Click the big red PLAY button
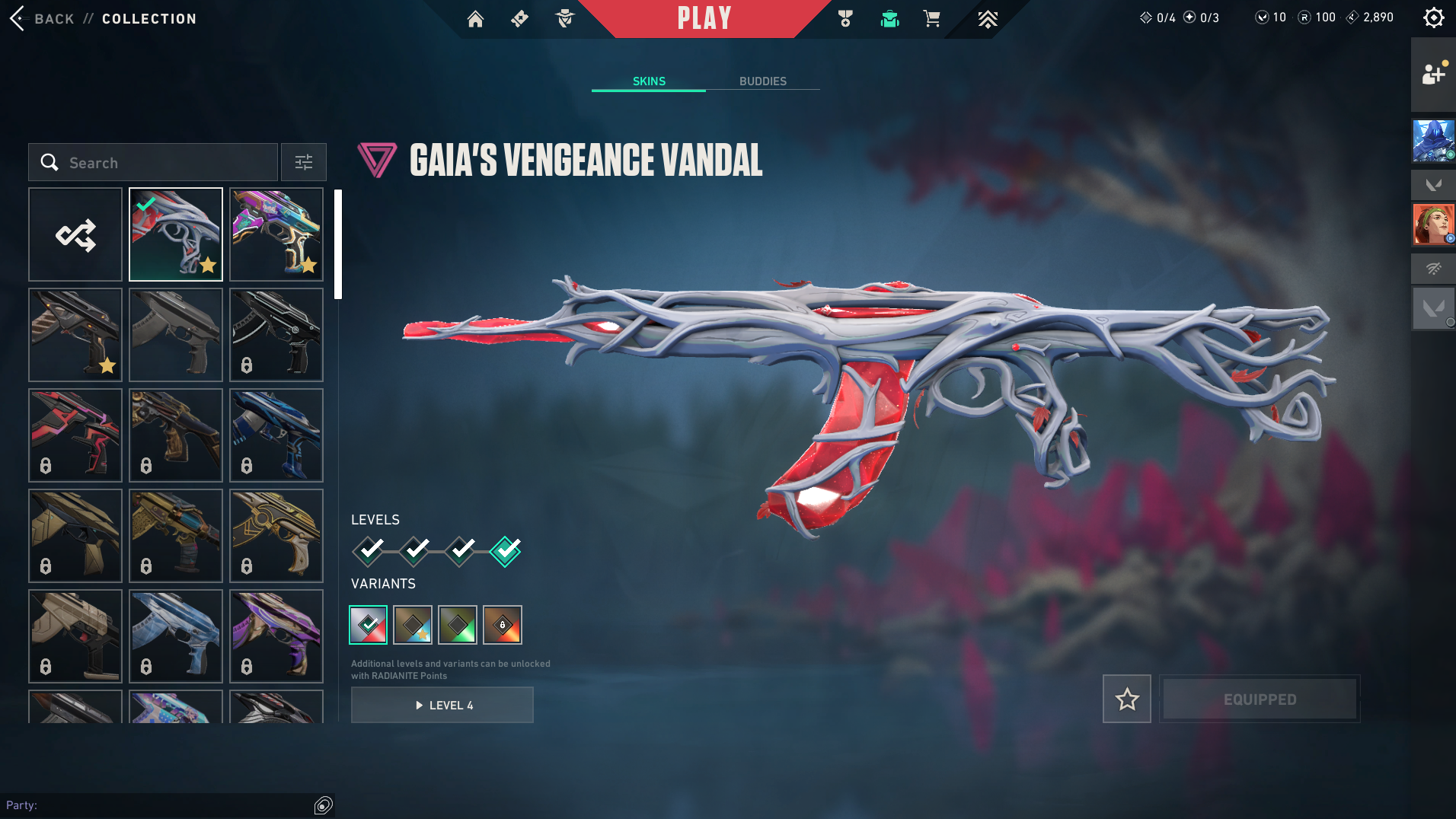The image size is (1456, 819). pyautogui.click(x=704, y=18)
